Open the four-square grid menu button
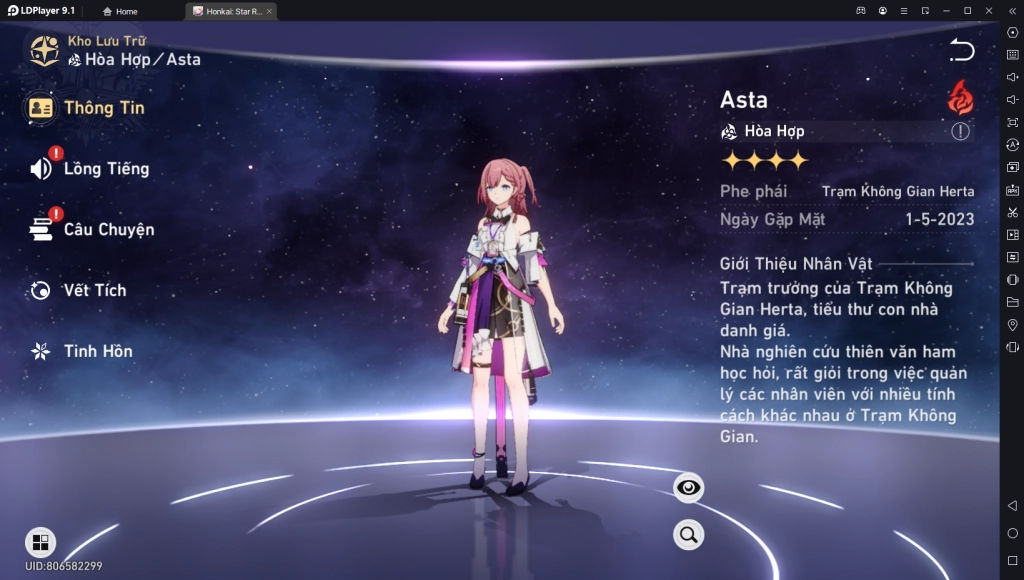Screen dimensions: 1024x580 tap(40, 542)
